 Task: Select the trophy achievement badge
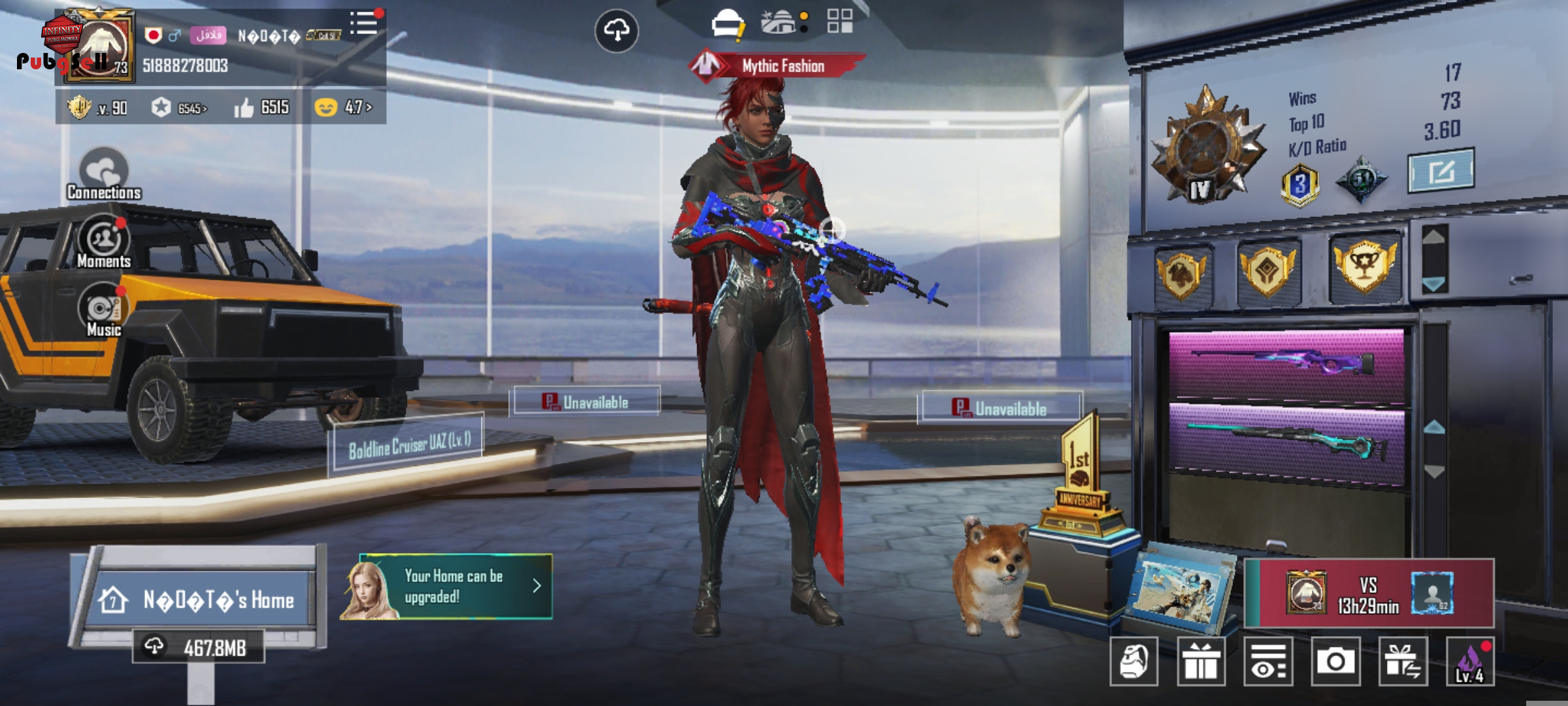(1364, 267)
